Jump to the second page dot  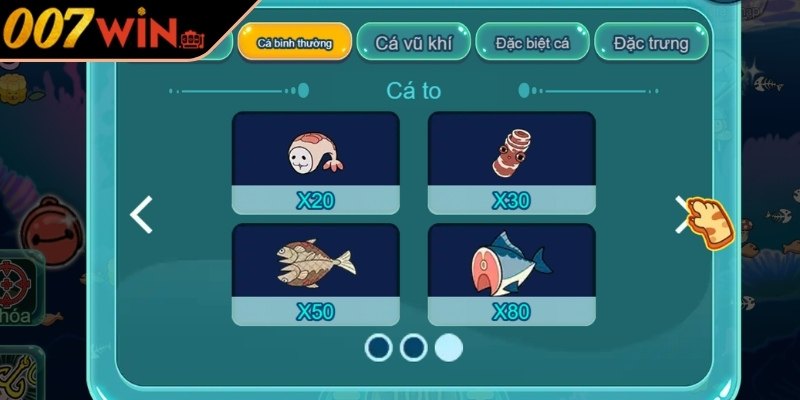point(413,347)
